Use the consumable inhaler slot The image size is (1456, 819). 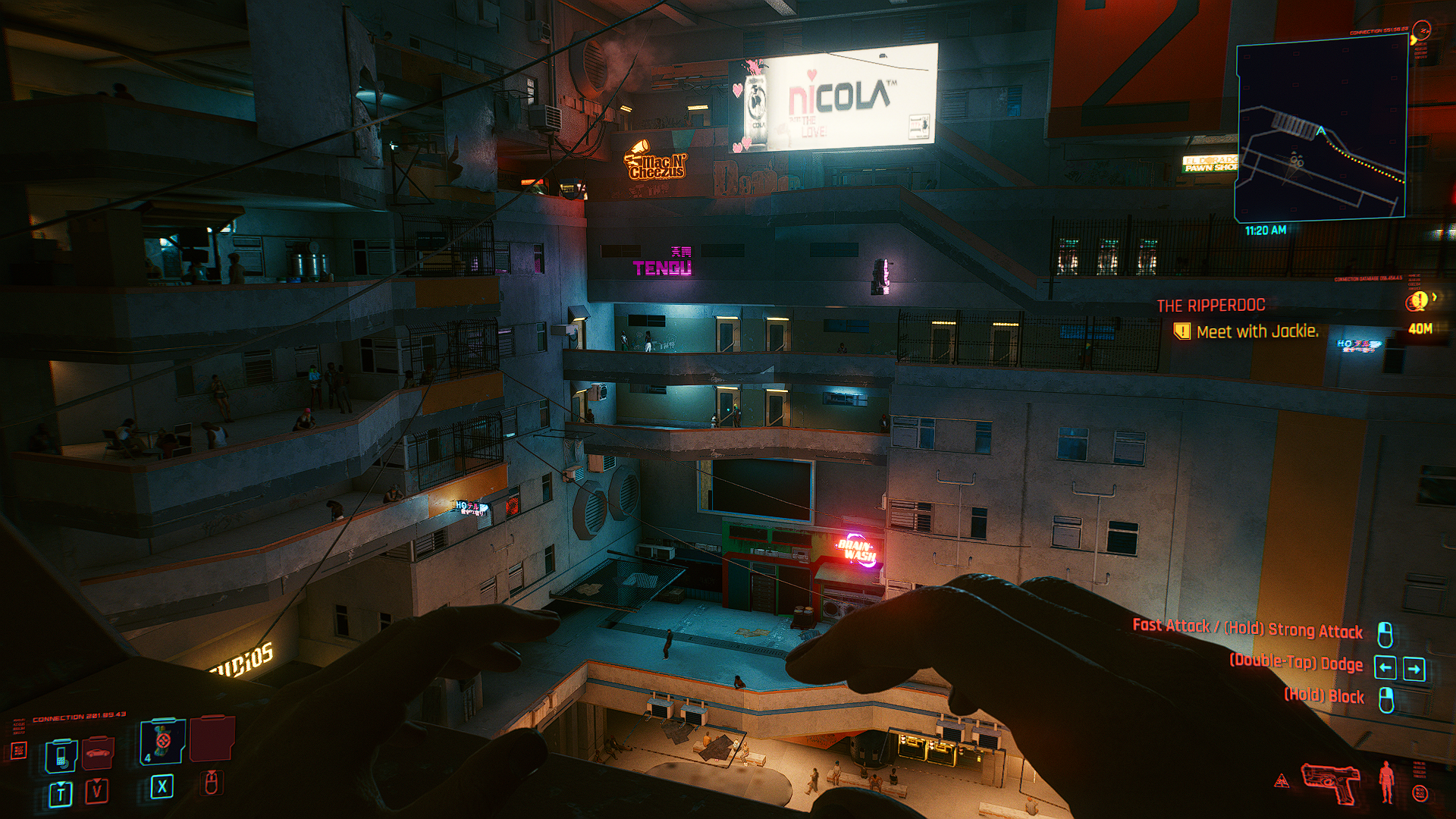click(162, 742)
